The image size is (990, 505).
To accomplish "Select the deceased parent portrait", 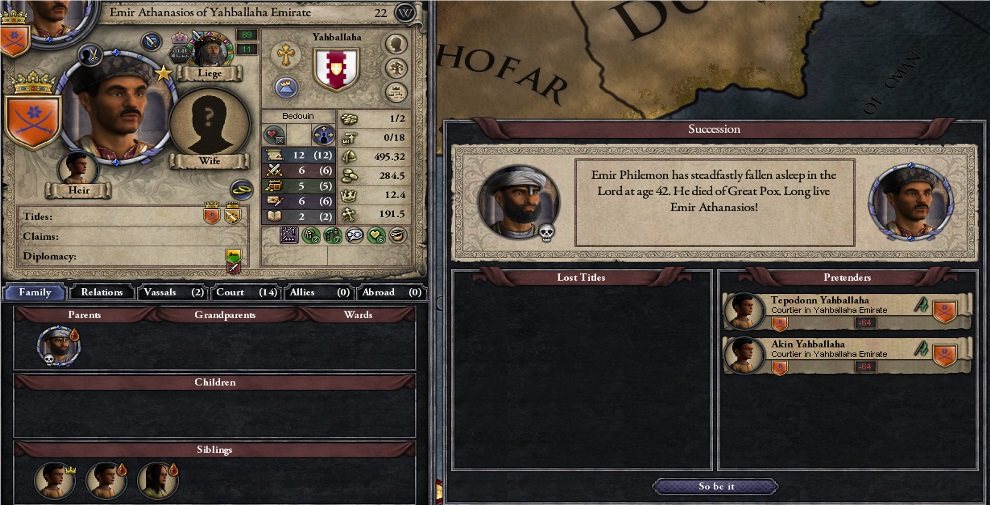I will (57, 345).
